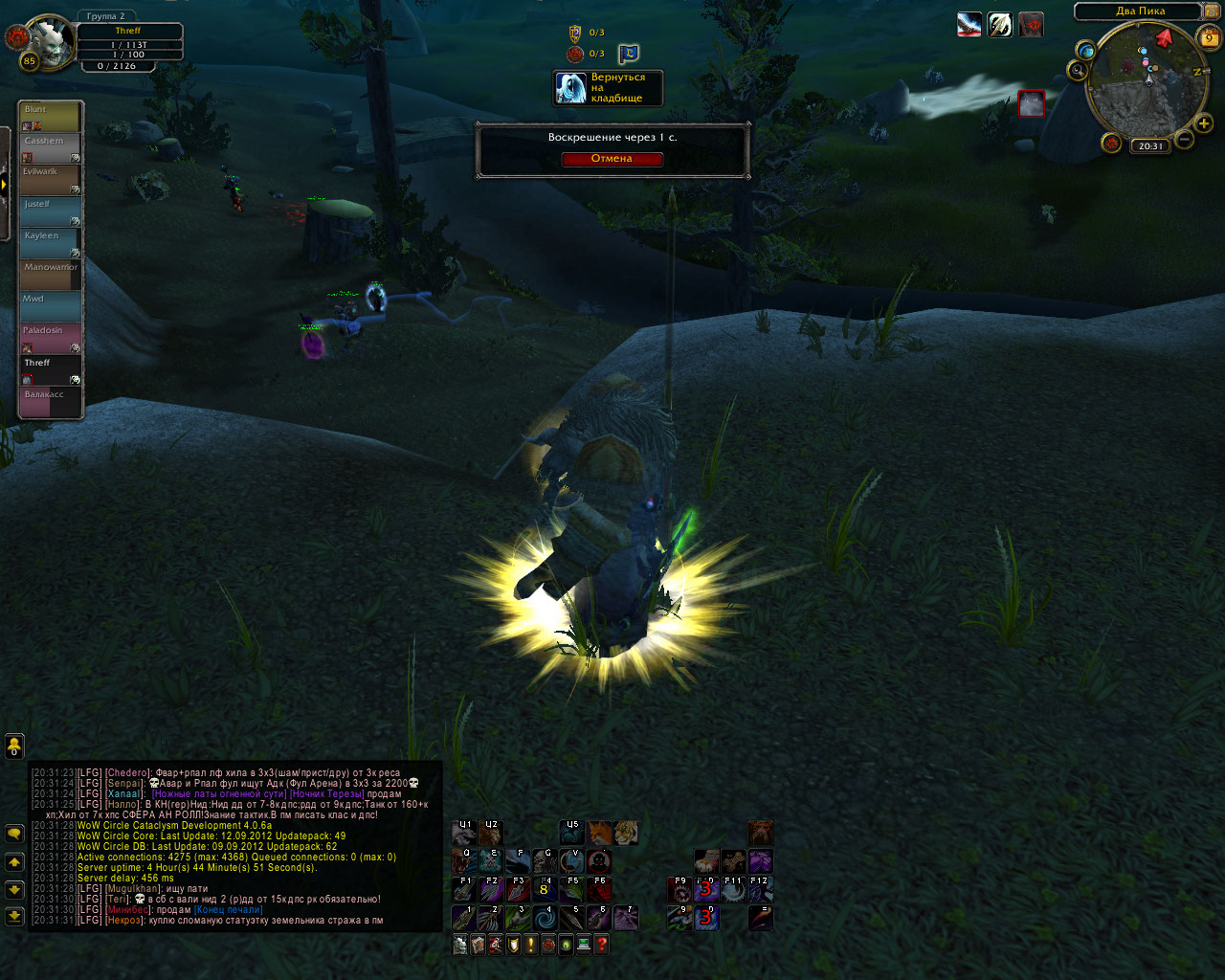Screen dimensions: 1225x980
Task: Click the Конец печали item link in chat
Action: click(228, 910)
